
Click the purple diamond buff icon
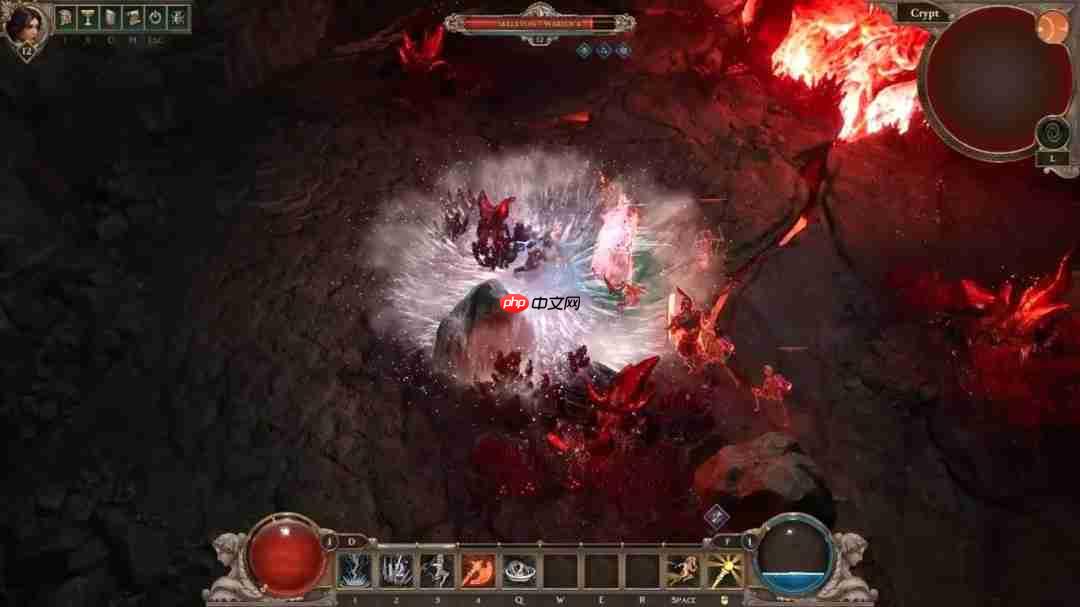click(x=716, y=517)
